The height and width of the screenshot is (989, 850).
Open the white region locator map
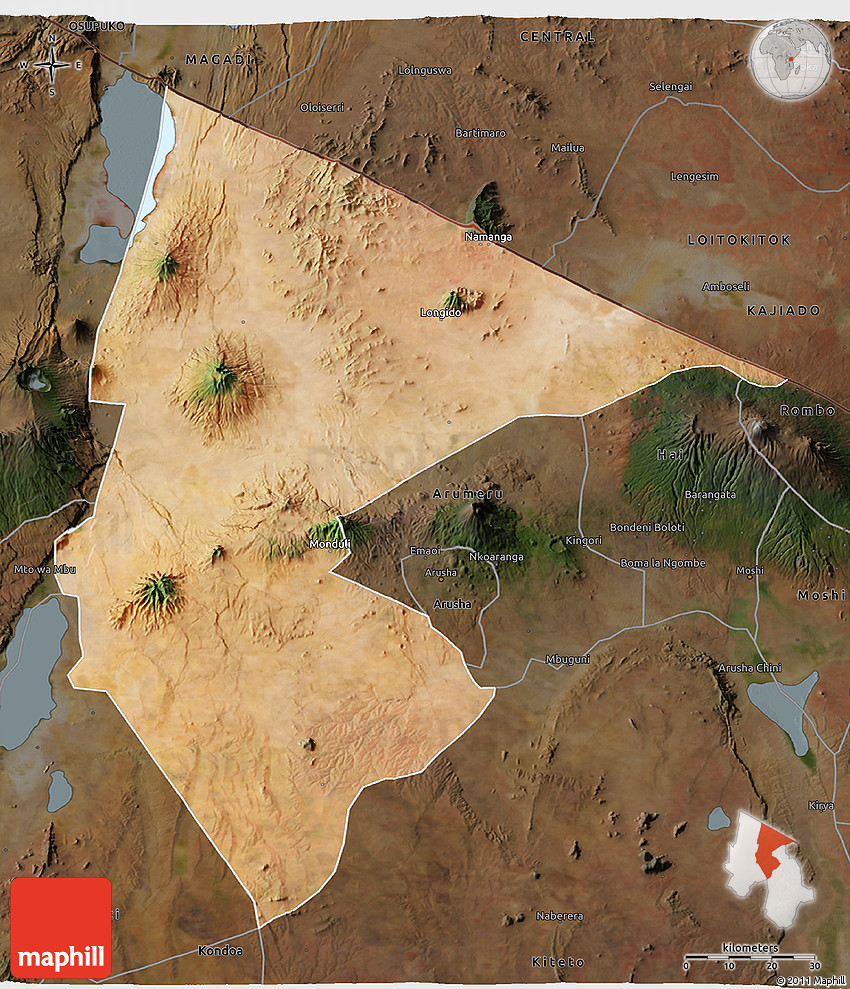[x=768, y=867]
